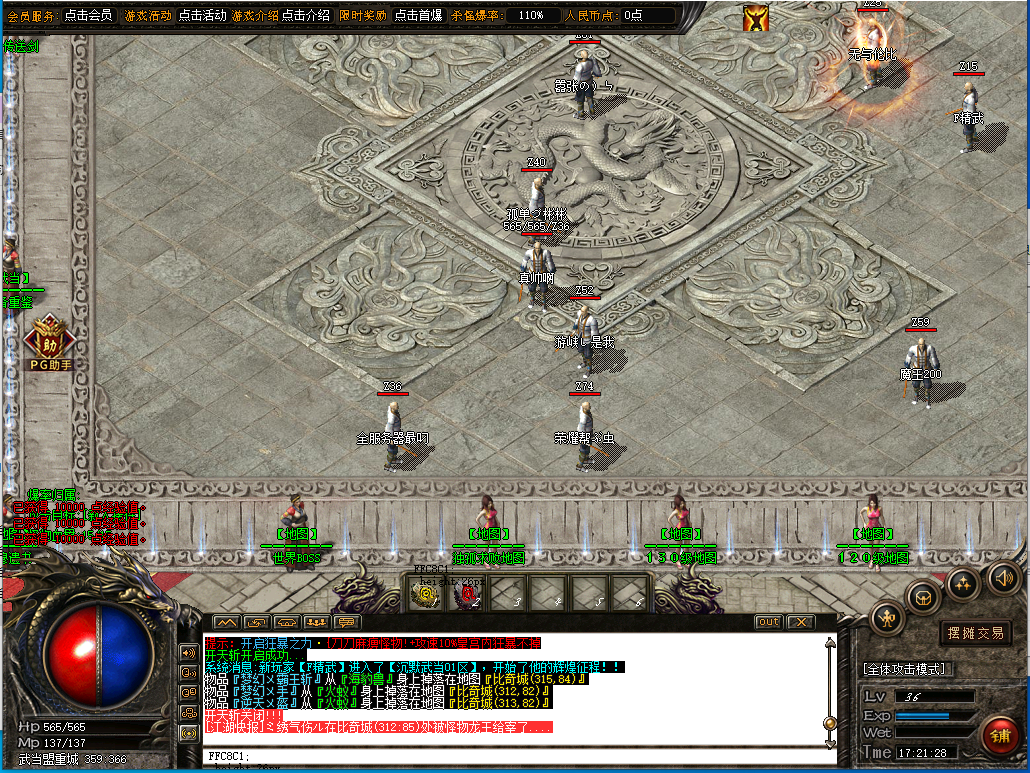Open the bag chest round button

(922, 597)
